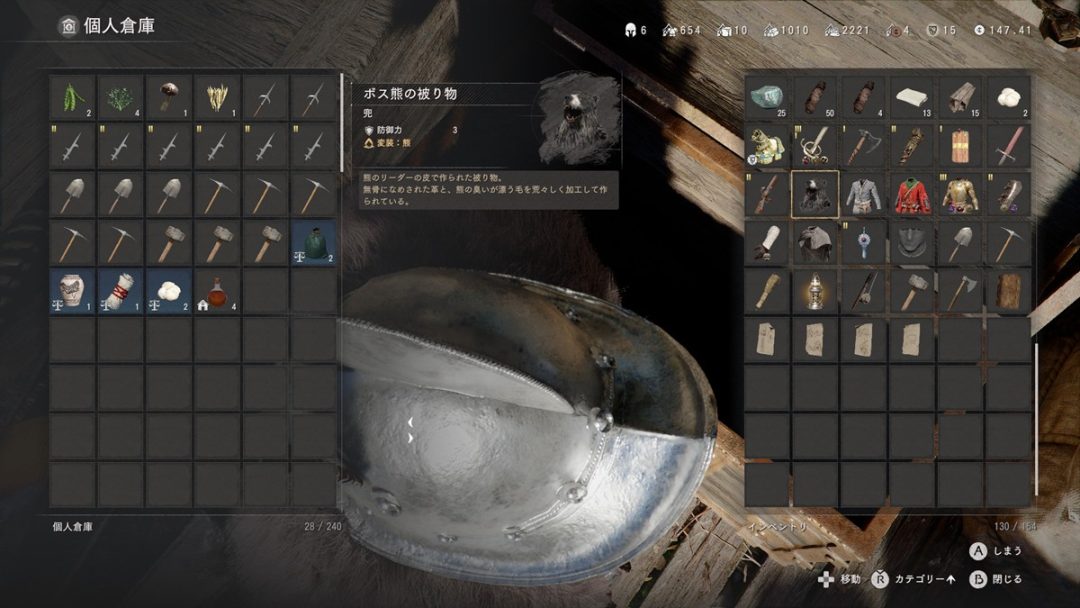Choose the white cloth stack in inventory
The height and width of the screenshot is (608, 1080).
pyautogui.click(x=912, y=97)
